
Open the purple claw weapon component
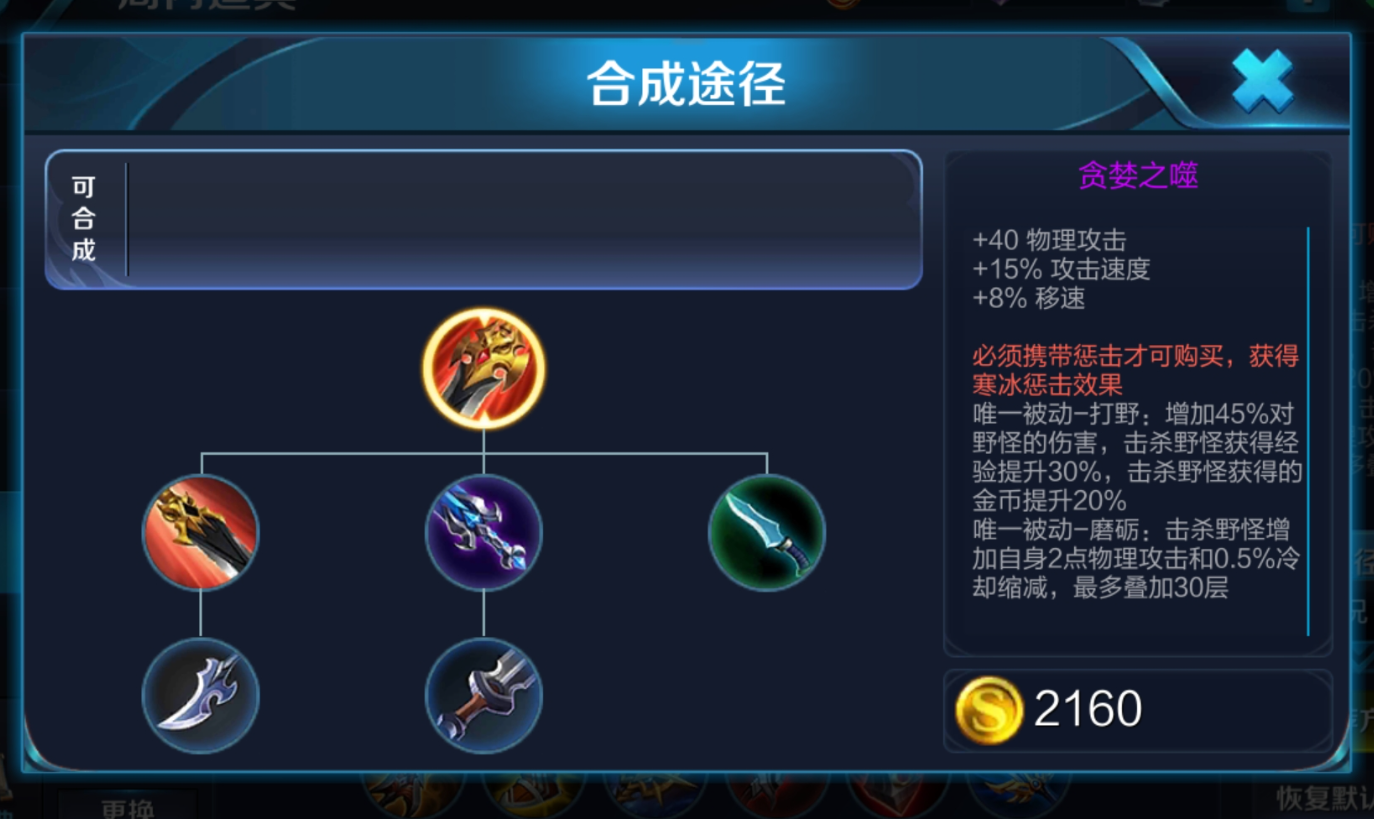tap(484, 531)
